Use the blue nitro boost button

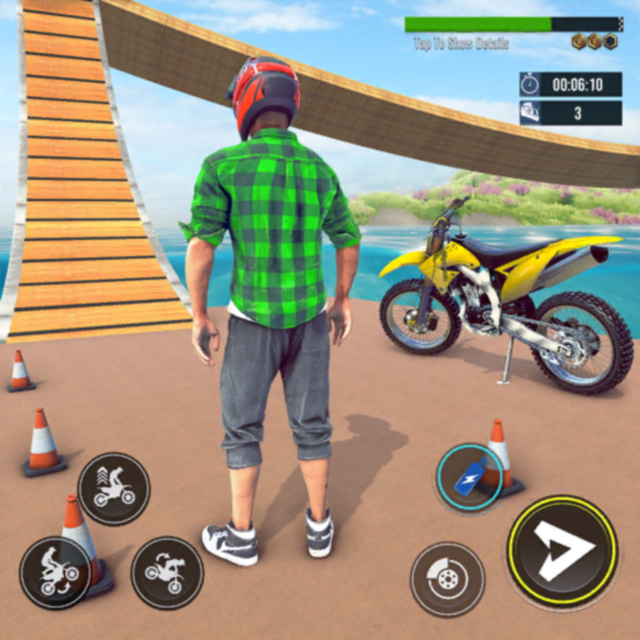point(469,479)
